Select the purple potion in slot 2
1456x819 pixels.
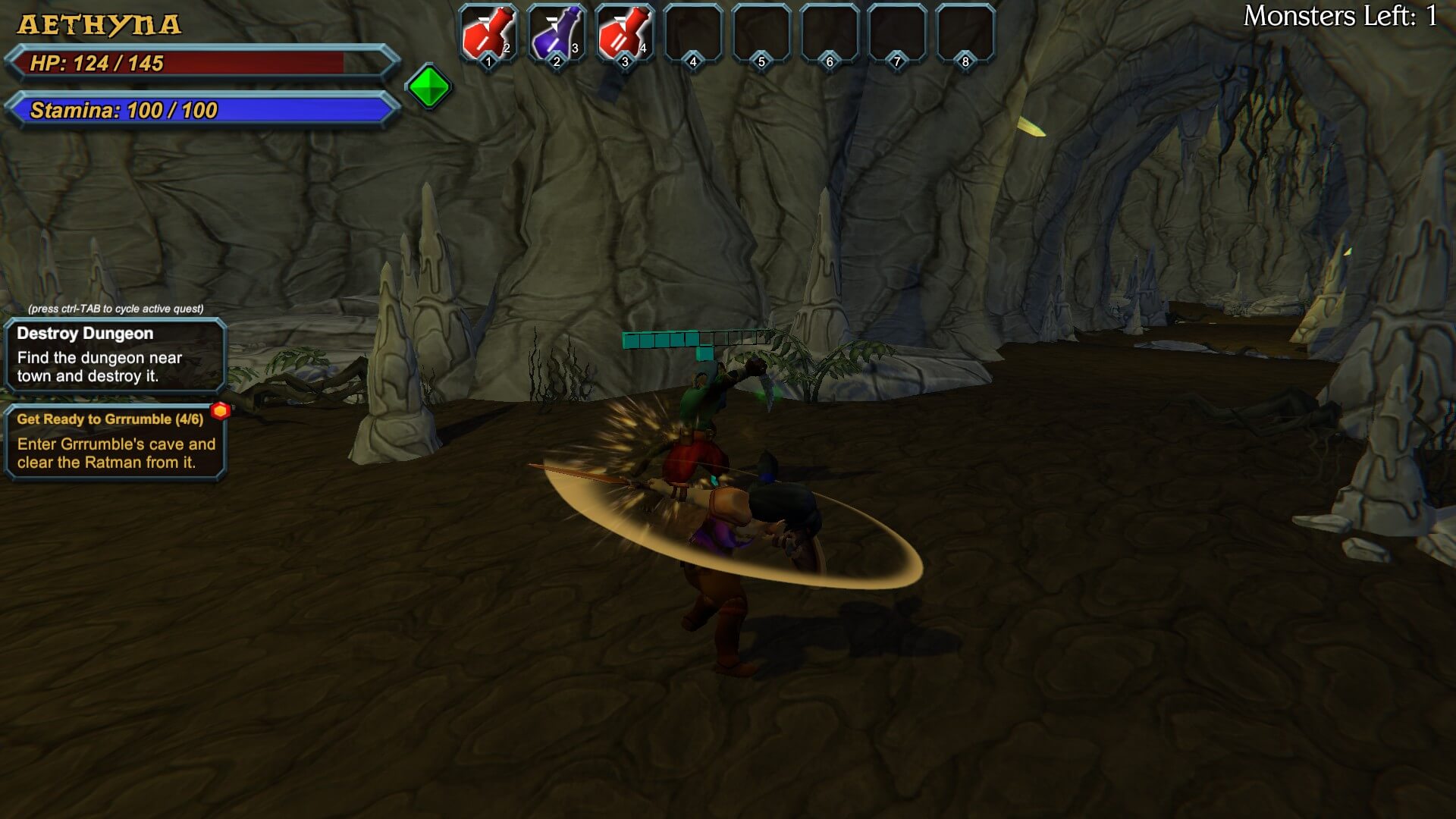(x=556, y=34)
